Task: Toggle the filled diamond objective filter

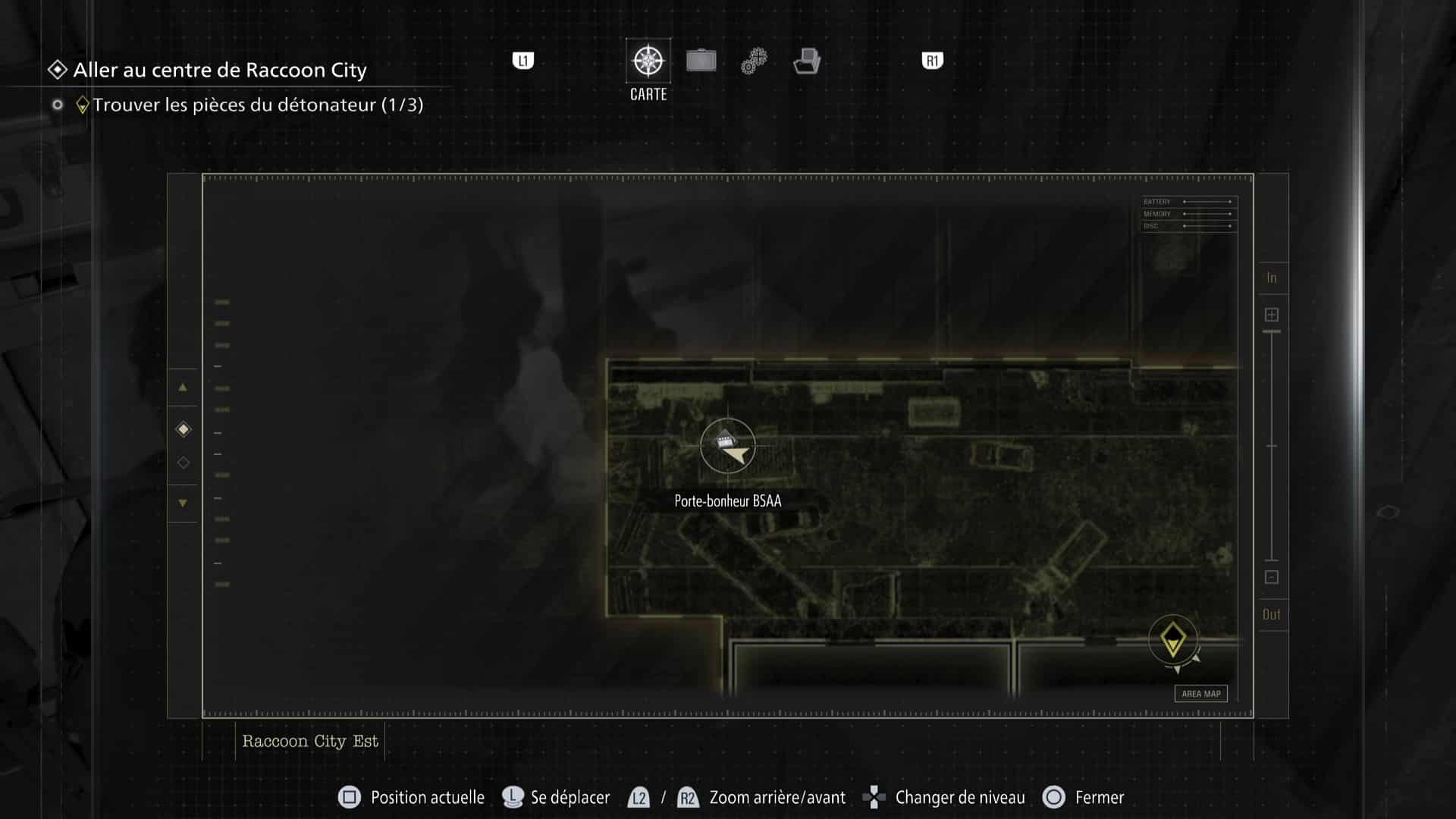Action: click(x=182, y=428)
